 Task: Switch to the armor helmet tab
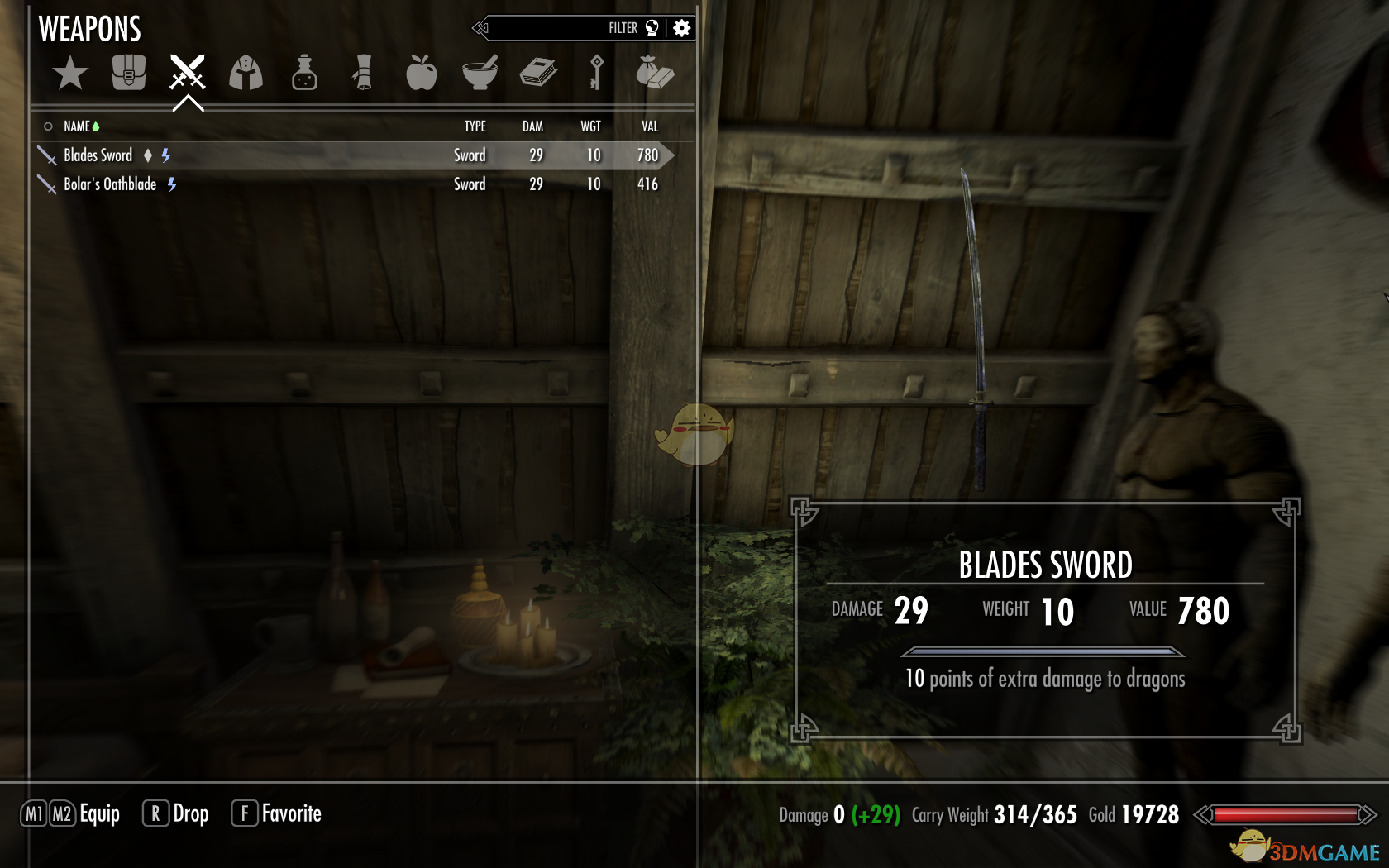[246, 73]
